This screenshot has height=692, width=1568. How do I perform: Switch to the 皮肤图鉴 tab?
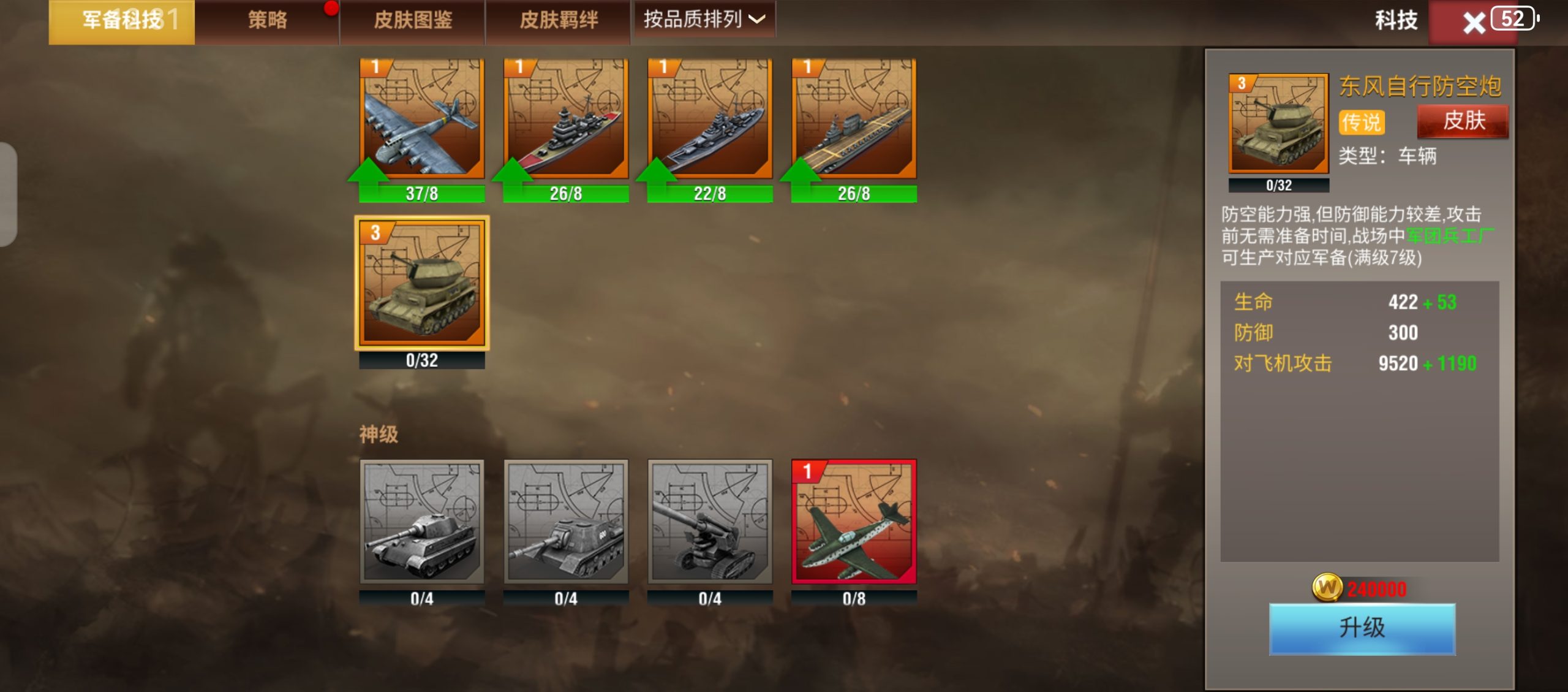click(x=413, y=19)
